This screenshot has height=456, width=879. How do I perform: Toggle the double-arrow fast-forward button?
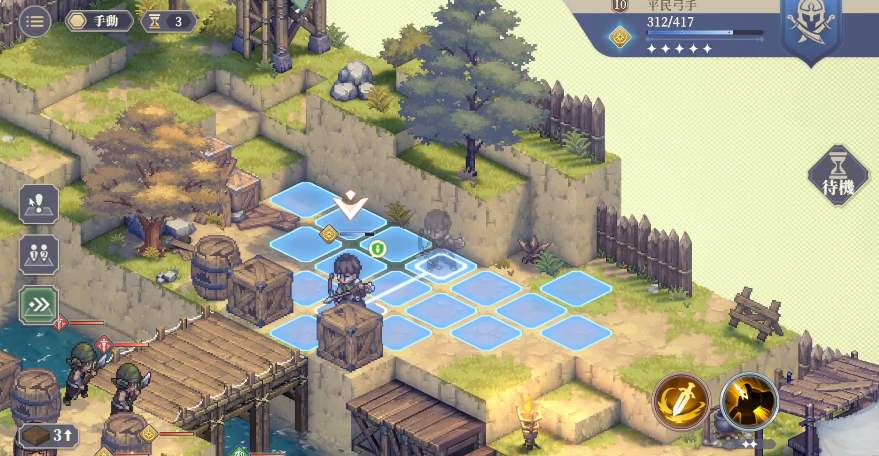point(39,305)
